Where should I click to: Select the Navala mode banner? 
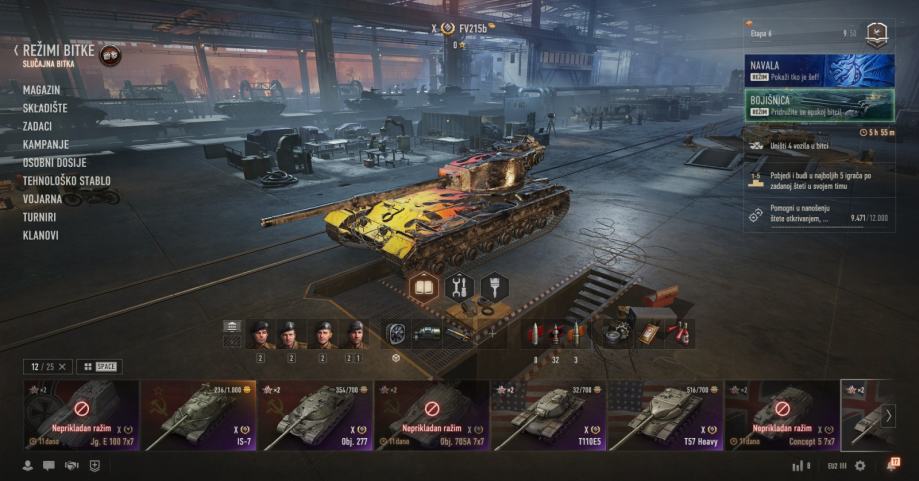tap(820, 70)
